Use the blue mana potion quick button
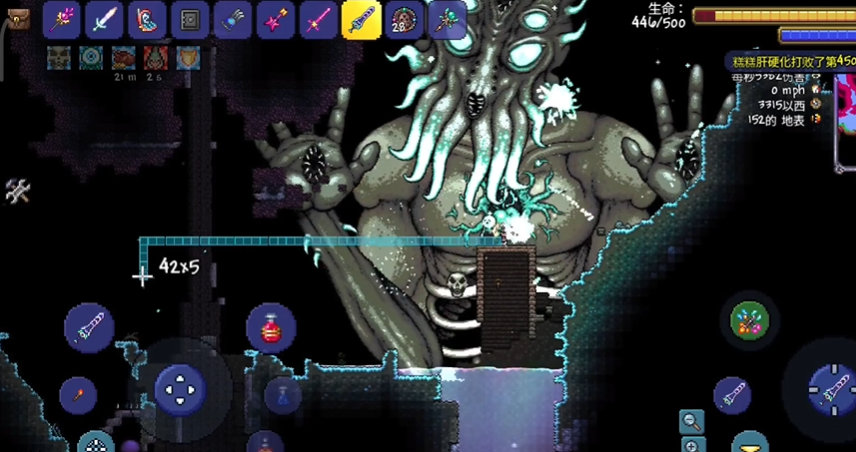Viewport: 856px width, 452px height. (283, 396)
